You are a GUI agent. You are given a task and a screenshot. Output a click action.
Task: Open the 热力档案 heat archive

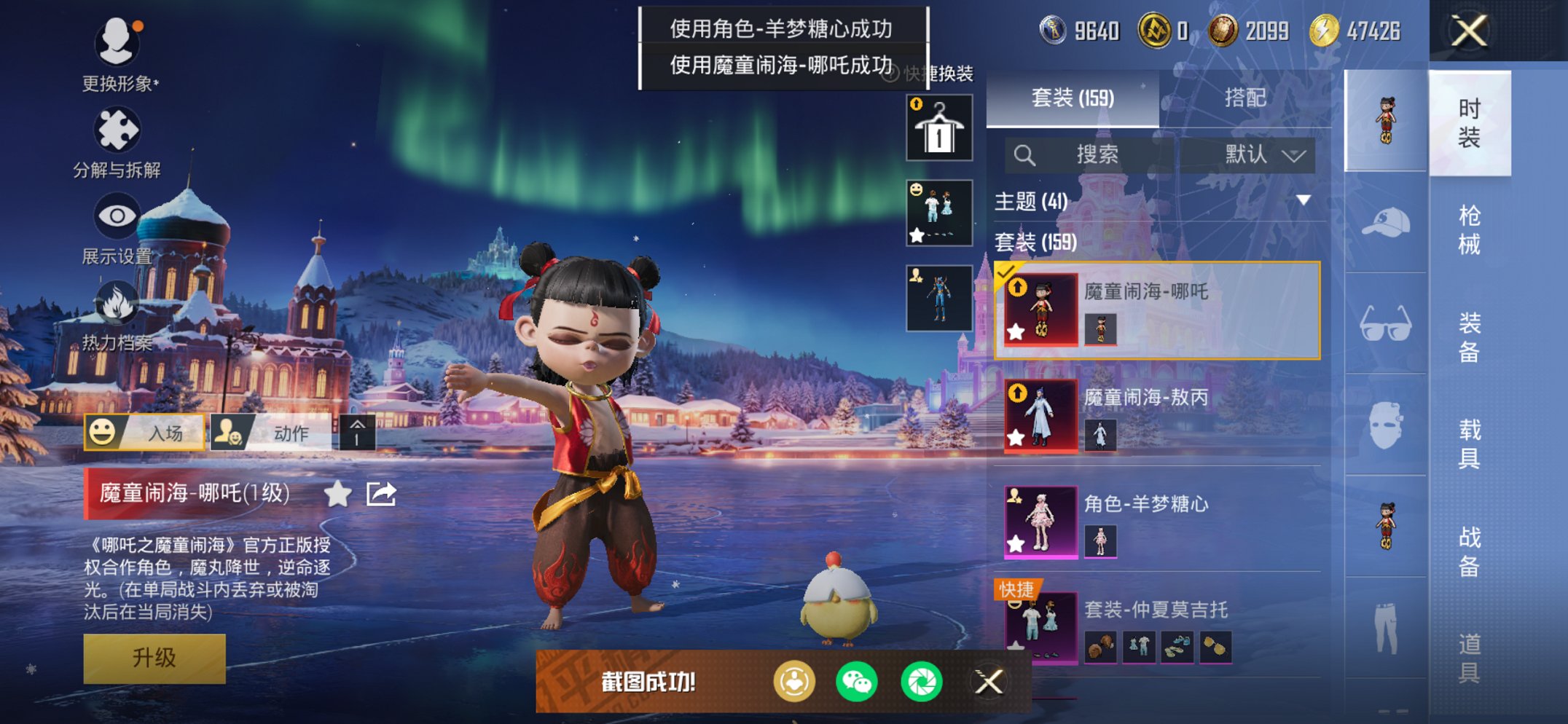[119, 313]
